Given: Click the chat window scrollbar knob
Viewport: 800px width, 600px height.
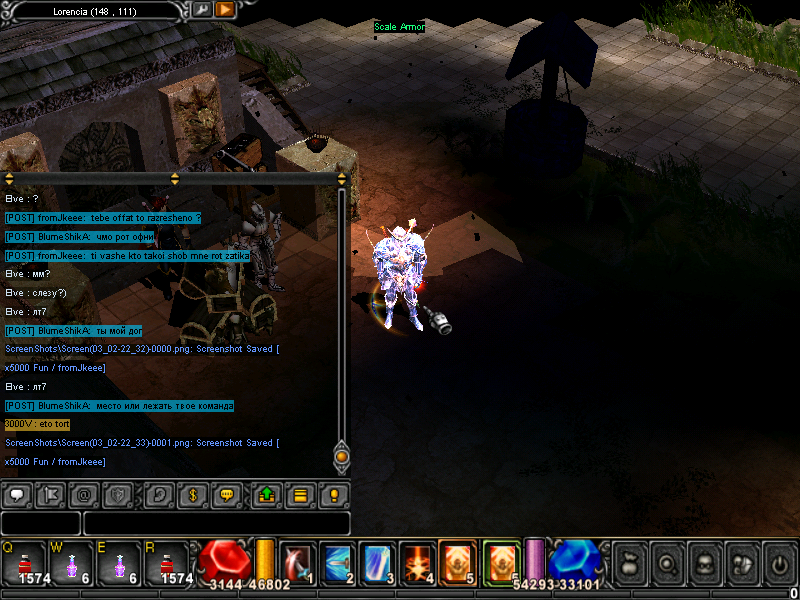Looking at the screenshot, I should (x=341, y=456).
